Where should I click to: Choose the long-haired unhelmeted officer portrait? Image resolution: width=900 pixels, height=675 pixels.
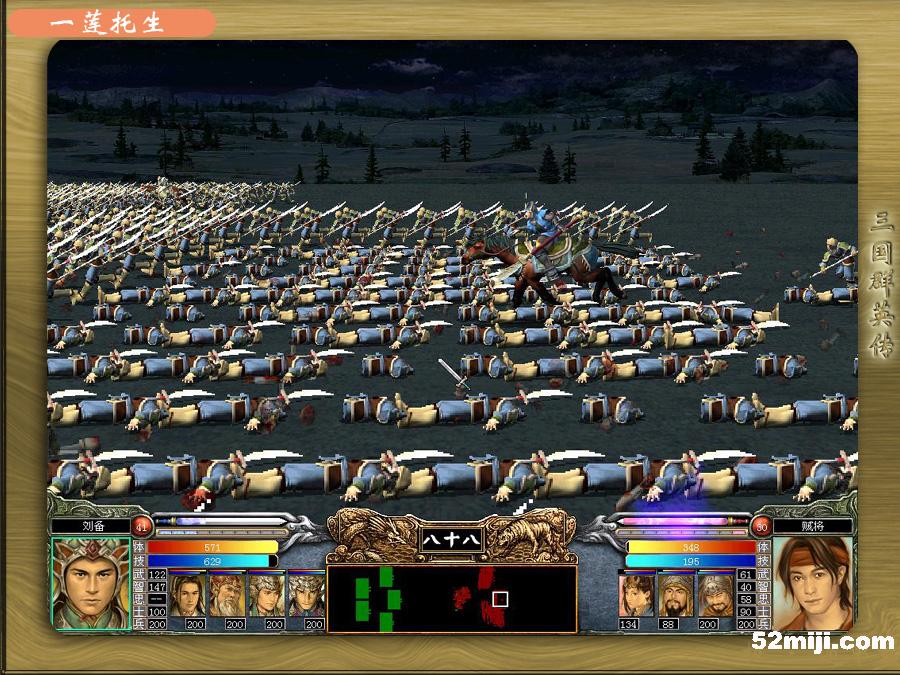coord(187,594)
